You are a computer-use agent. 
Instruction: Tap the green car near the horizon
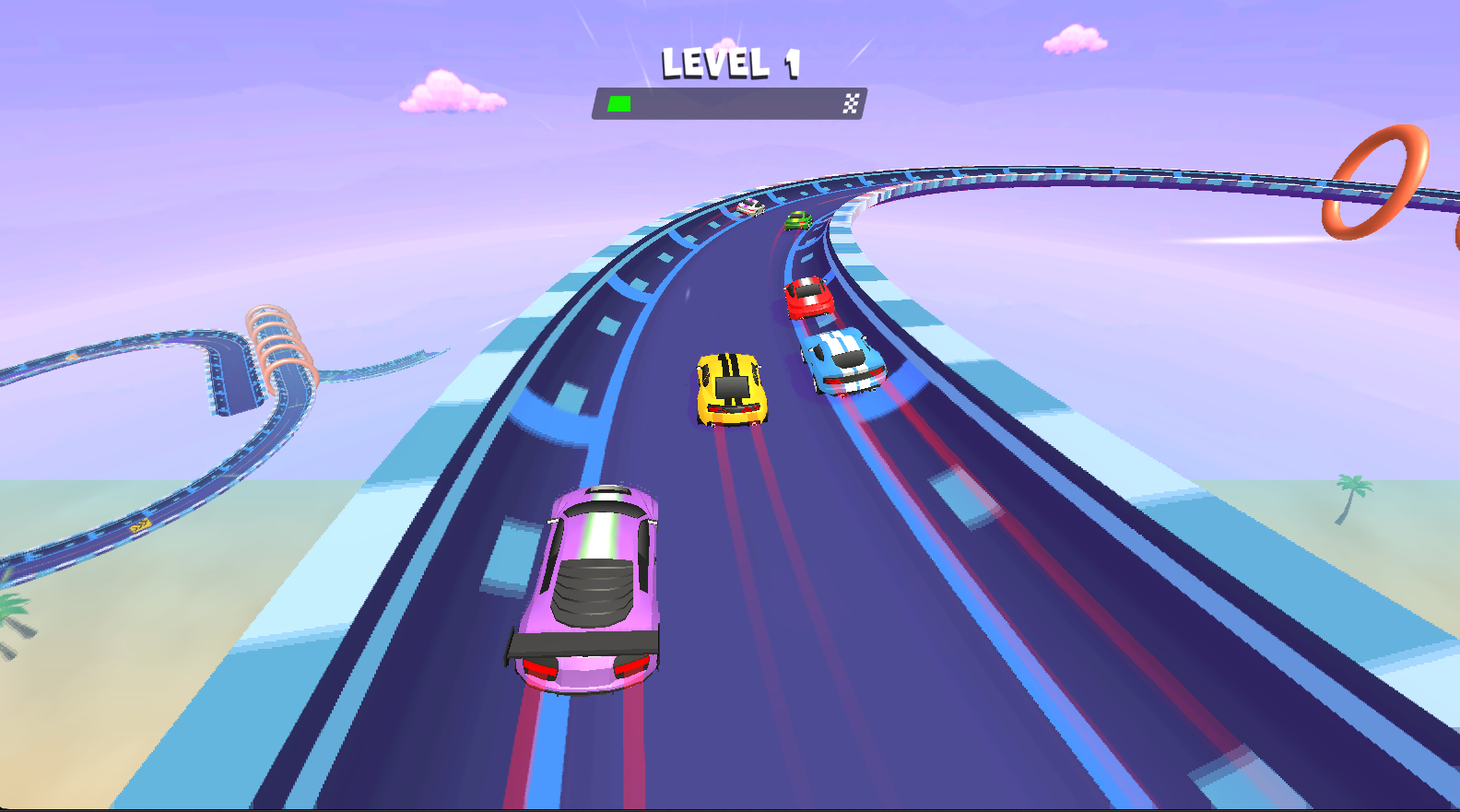797,219
